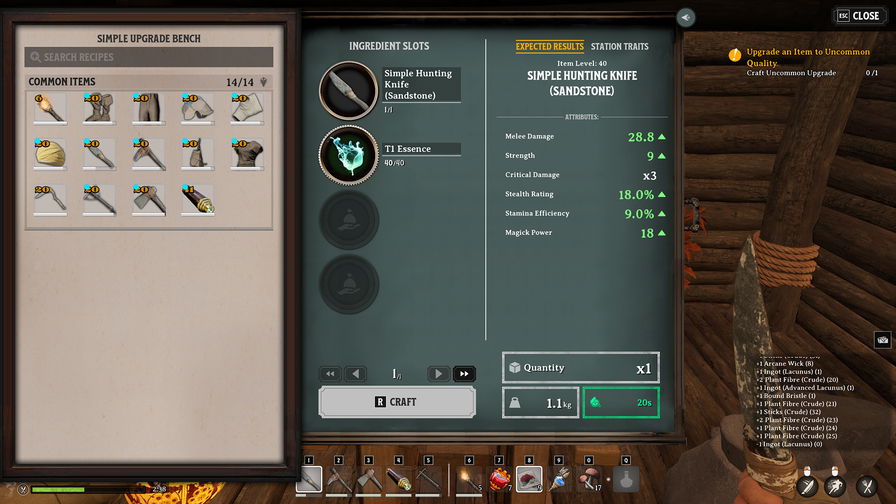Switch to the Station Traits tab

(x=619, y=47)
